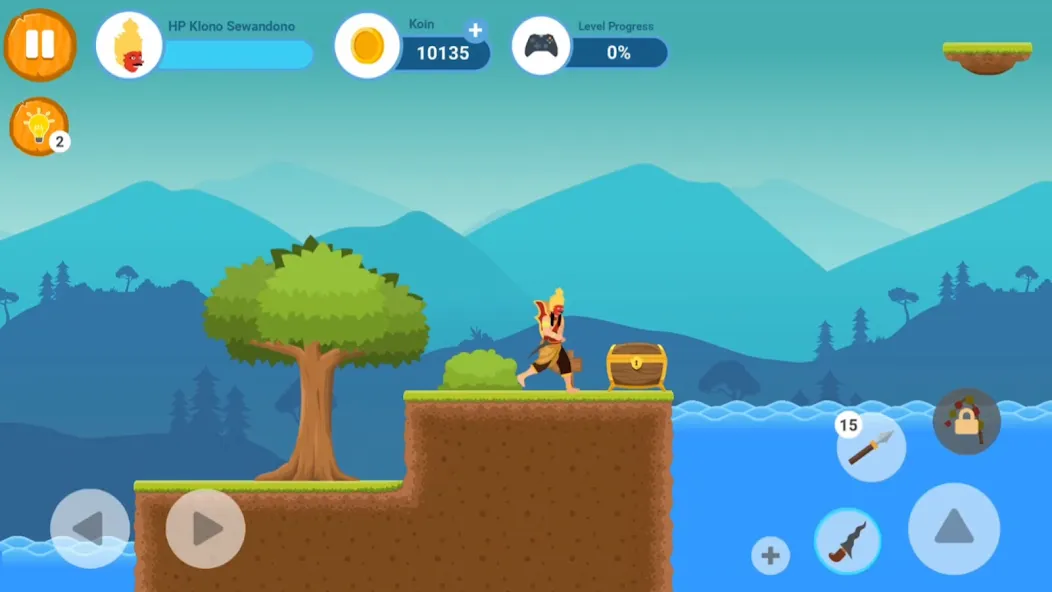The height and width of the screenshot is (592, 1052).
Task: Throw a spear using the spear button
Action: pyautogui.click(x=870, y=447)
